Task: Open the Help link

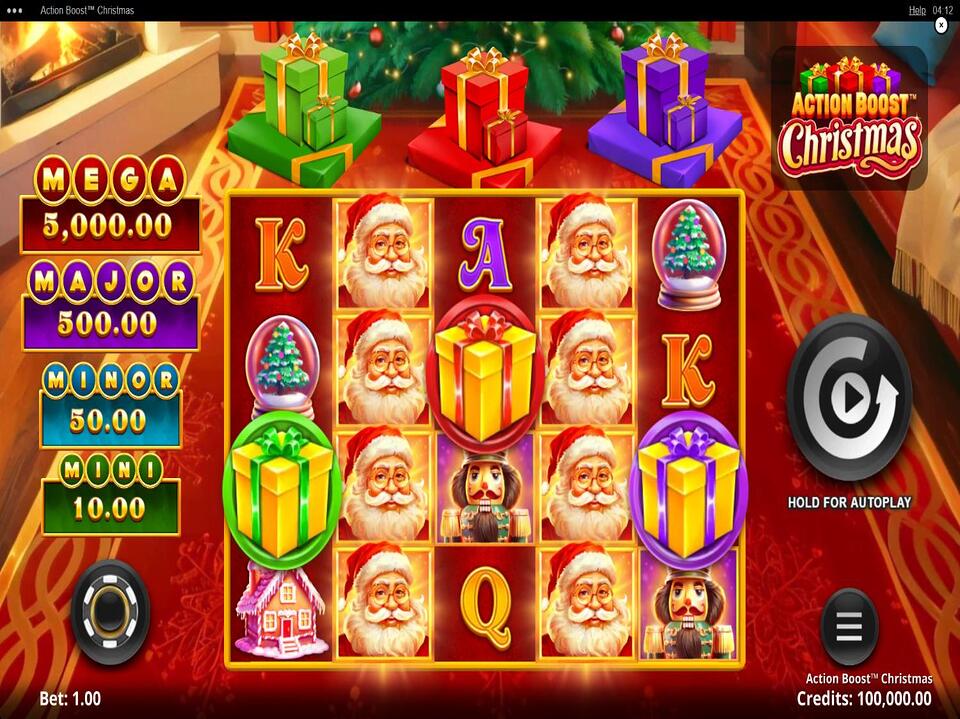Action: pos(916,10)
